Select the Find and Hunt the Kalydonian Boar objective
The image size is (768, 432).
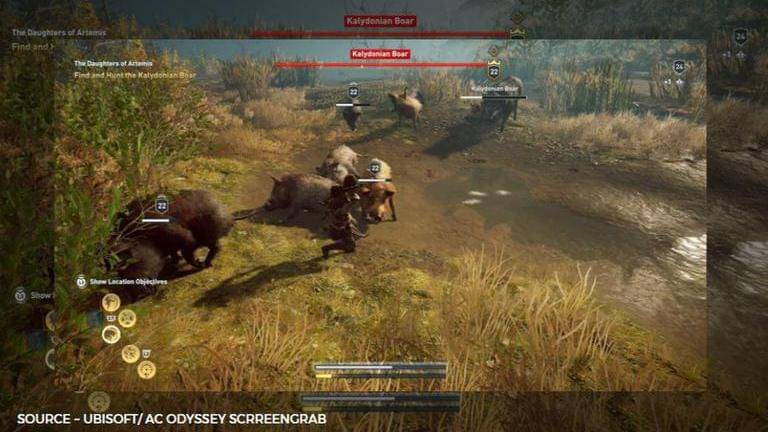[x=135, y=74]
